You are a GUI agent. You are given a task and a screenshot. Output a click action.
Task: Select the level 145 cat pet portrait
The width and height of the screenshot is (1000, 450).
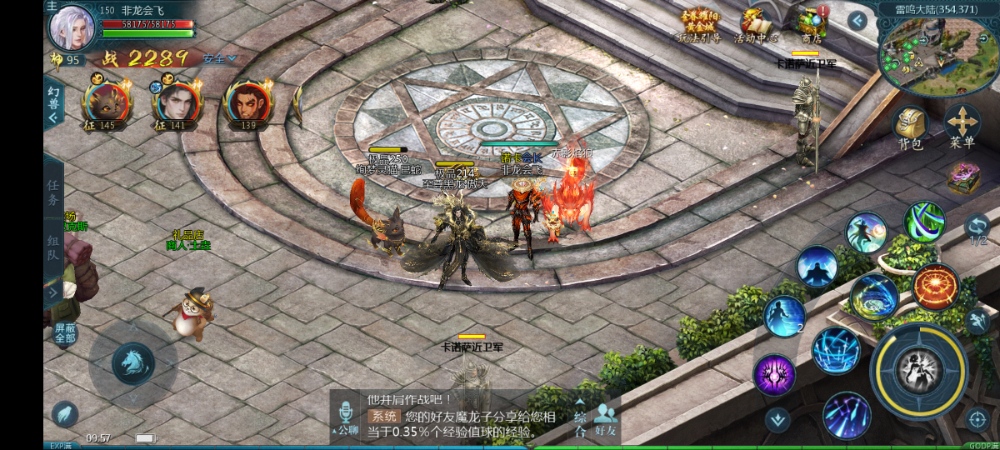tap(106, 102)
